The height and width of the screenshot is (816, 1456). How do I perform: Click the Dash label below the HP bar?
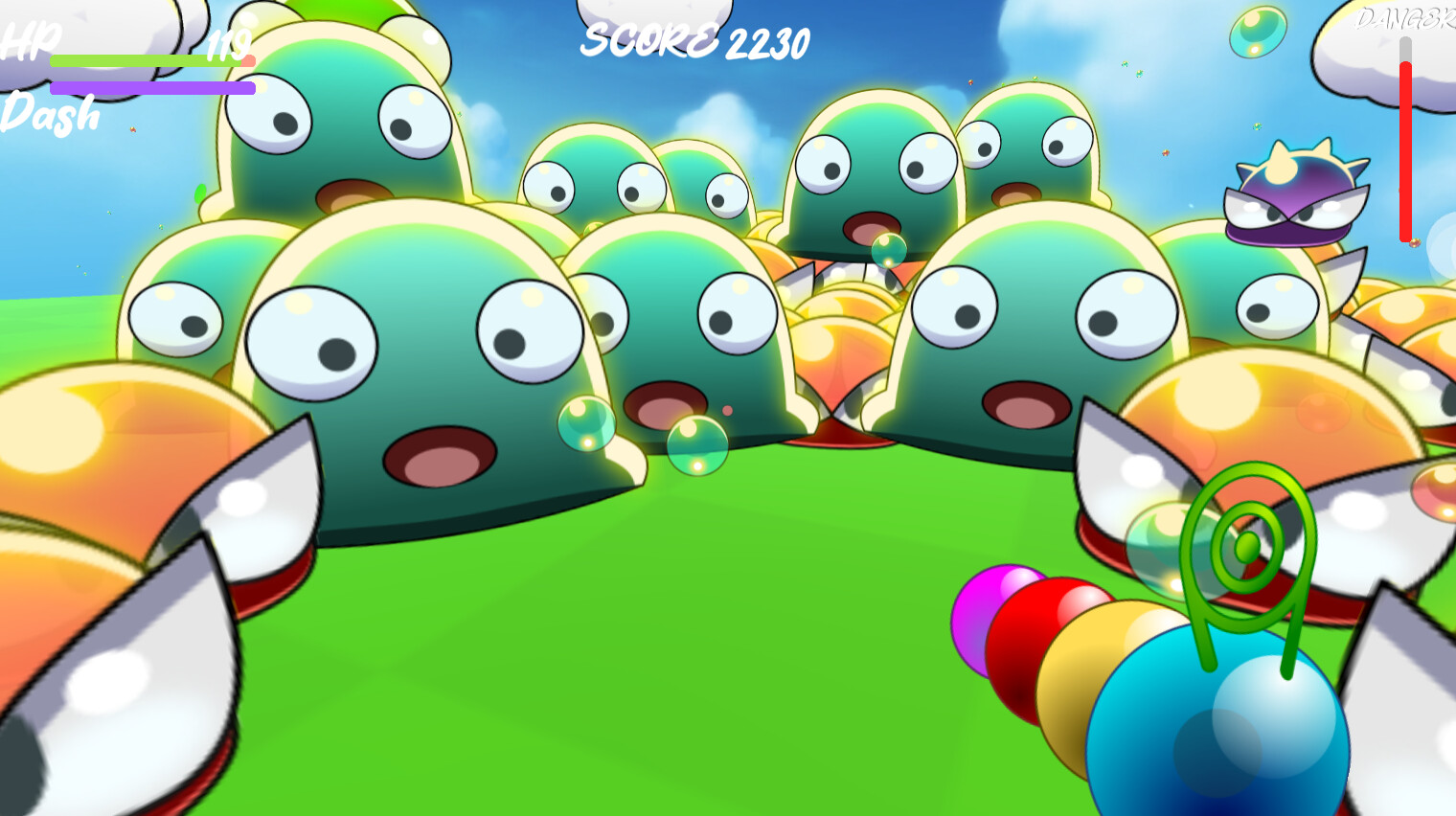[48, 115]
